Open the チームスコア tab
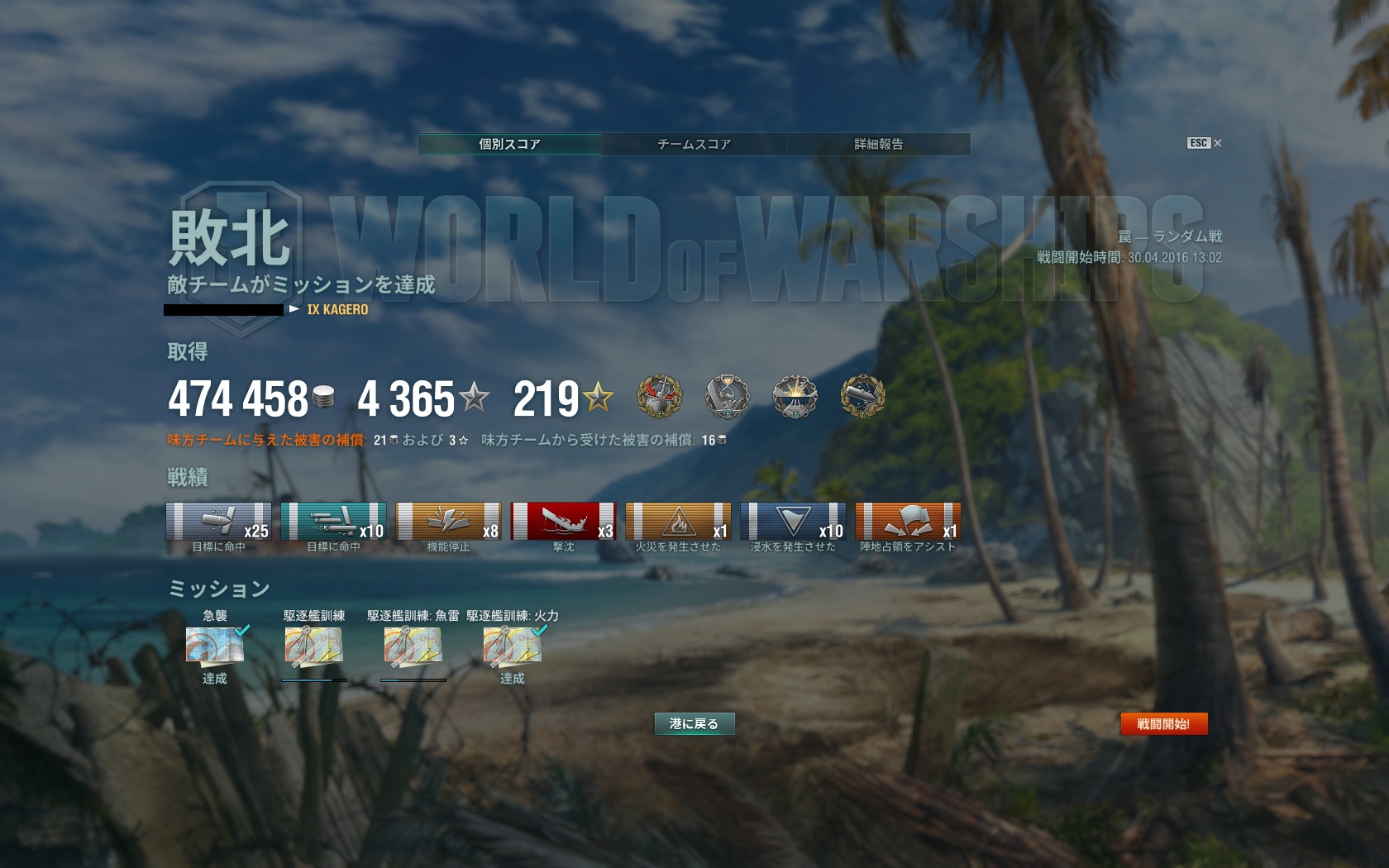 pos(694,144)
